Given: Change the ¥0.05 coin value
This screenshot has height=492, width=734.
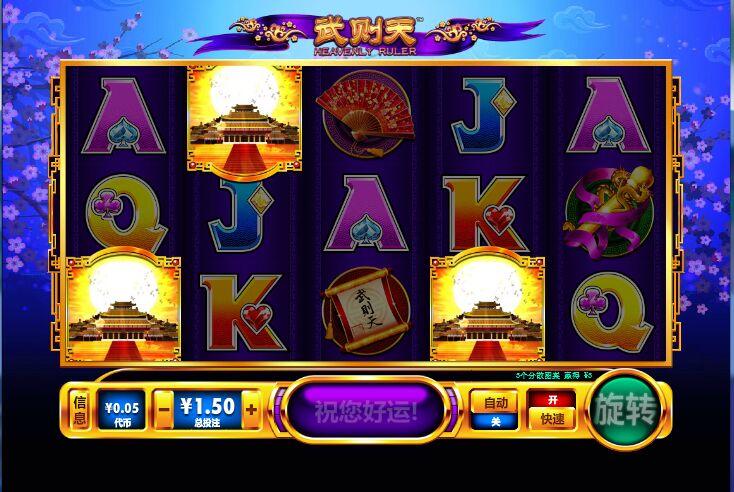Looking at the screenshot, I should [x=122, y=409].
